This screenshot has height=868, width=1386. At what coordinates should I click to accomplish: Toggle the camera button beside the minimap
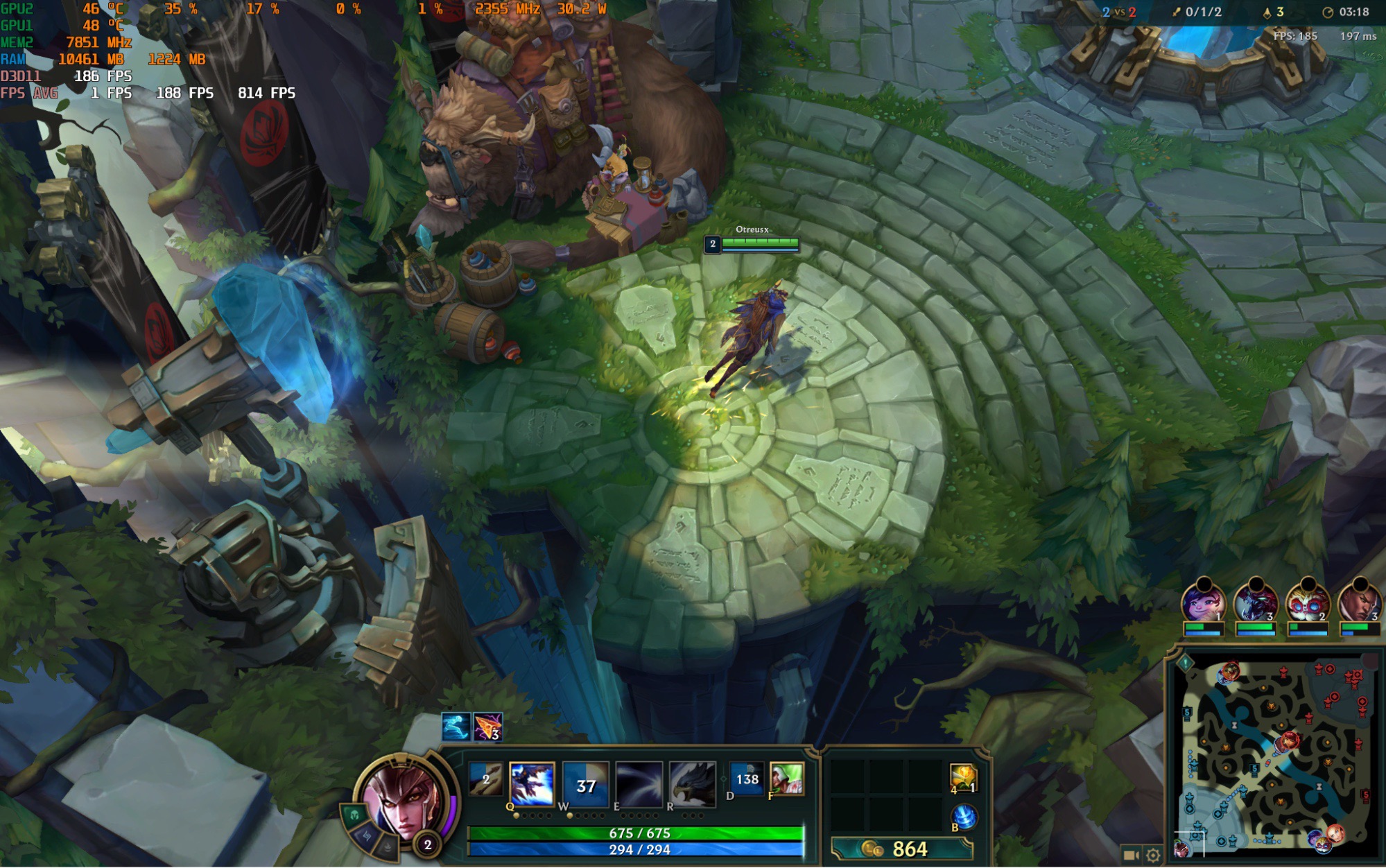pyautogui.click(x=1131, y=856)
